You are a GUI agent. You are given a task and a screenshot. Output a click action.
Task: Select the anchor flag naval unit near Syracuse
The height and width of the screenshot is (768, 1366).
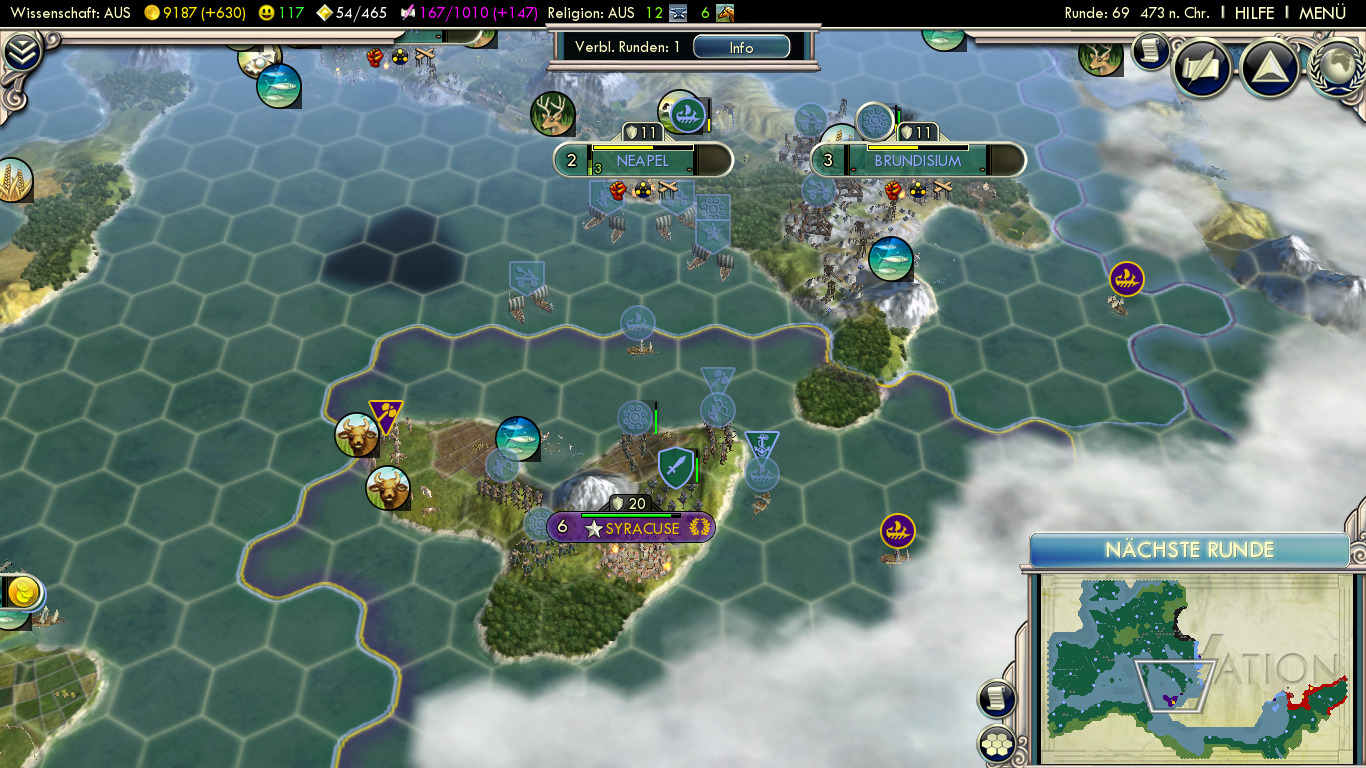coord(761,447)
